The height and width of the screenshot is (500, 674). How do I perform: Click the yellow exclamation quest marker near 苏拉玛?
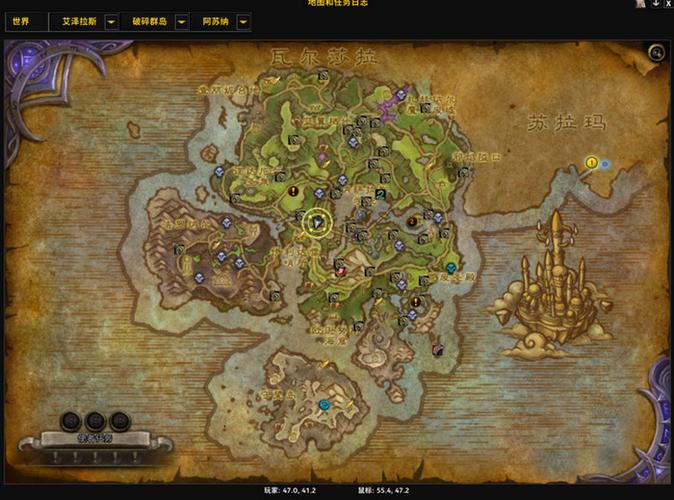click(x=591, y=162)
